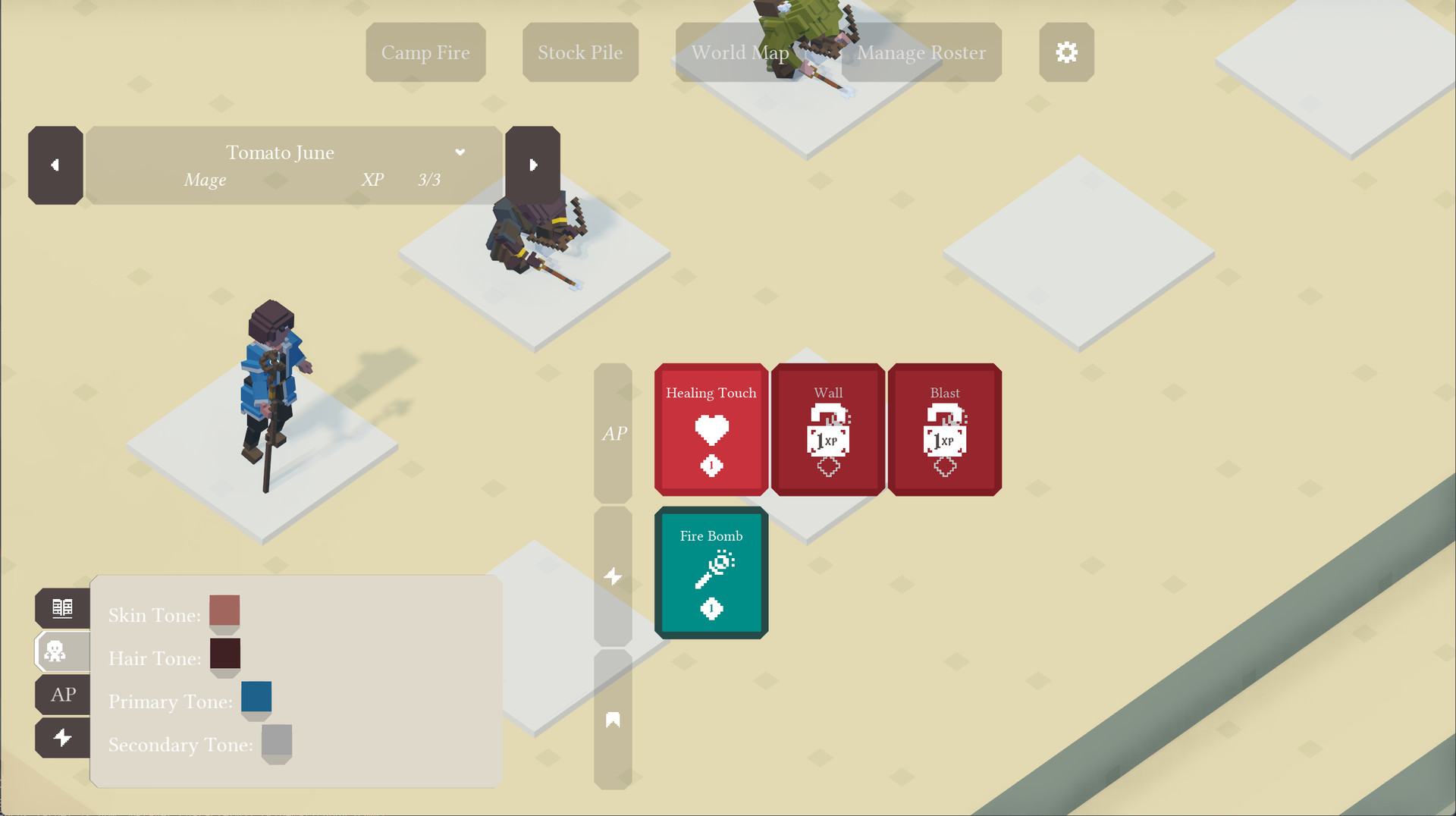1456x816 pixels.
Task: Open the Stock Pile screen
Action: 580,52
